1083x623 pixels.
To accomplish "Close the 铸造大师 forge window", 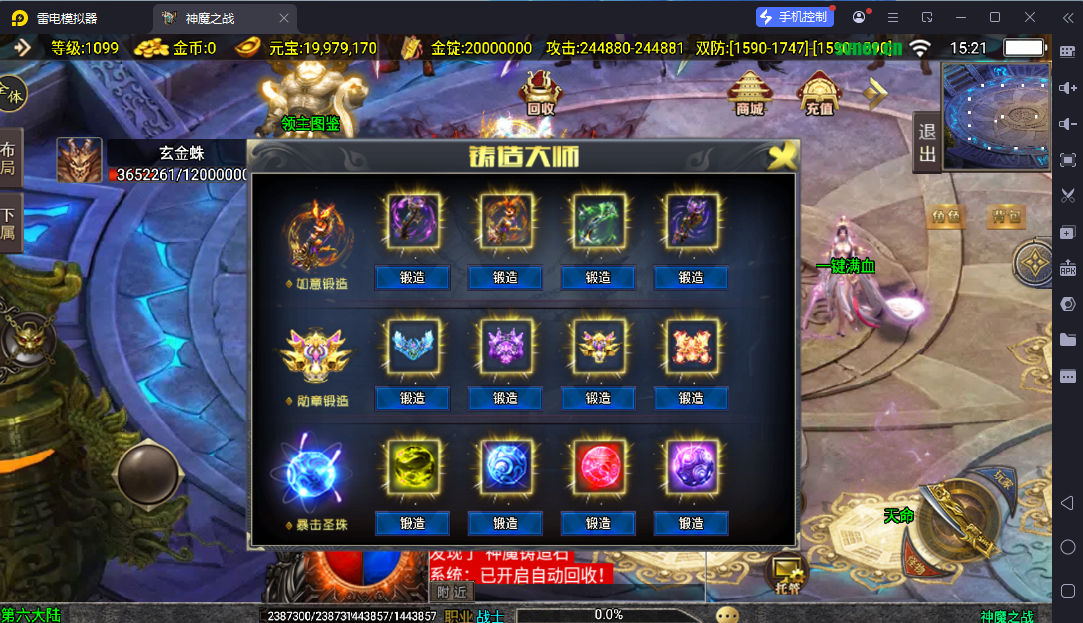I will pos(783,155).
